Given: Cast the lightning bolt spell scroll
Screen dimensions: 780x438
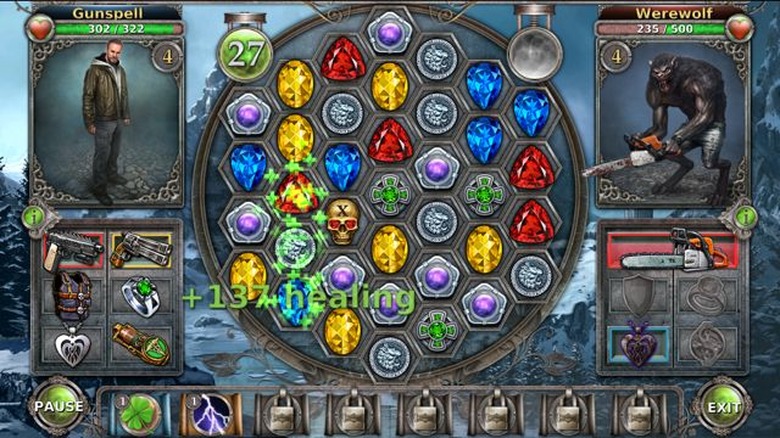Looking at the screenshot, I should pos(211,410).
